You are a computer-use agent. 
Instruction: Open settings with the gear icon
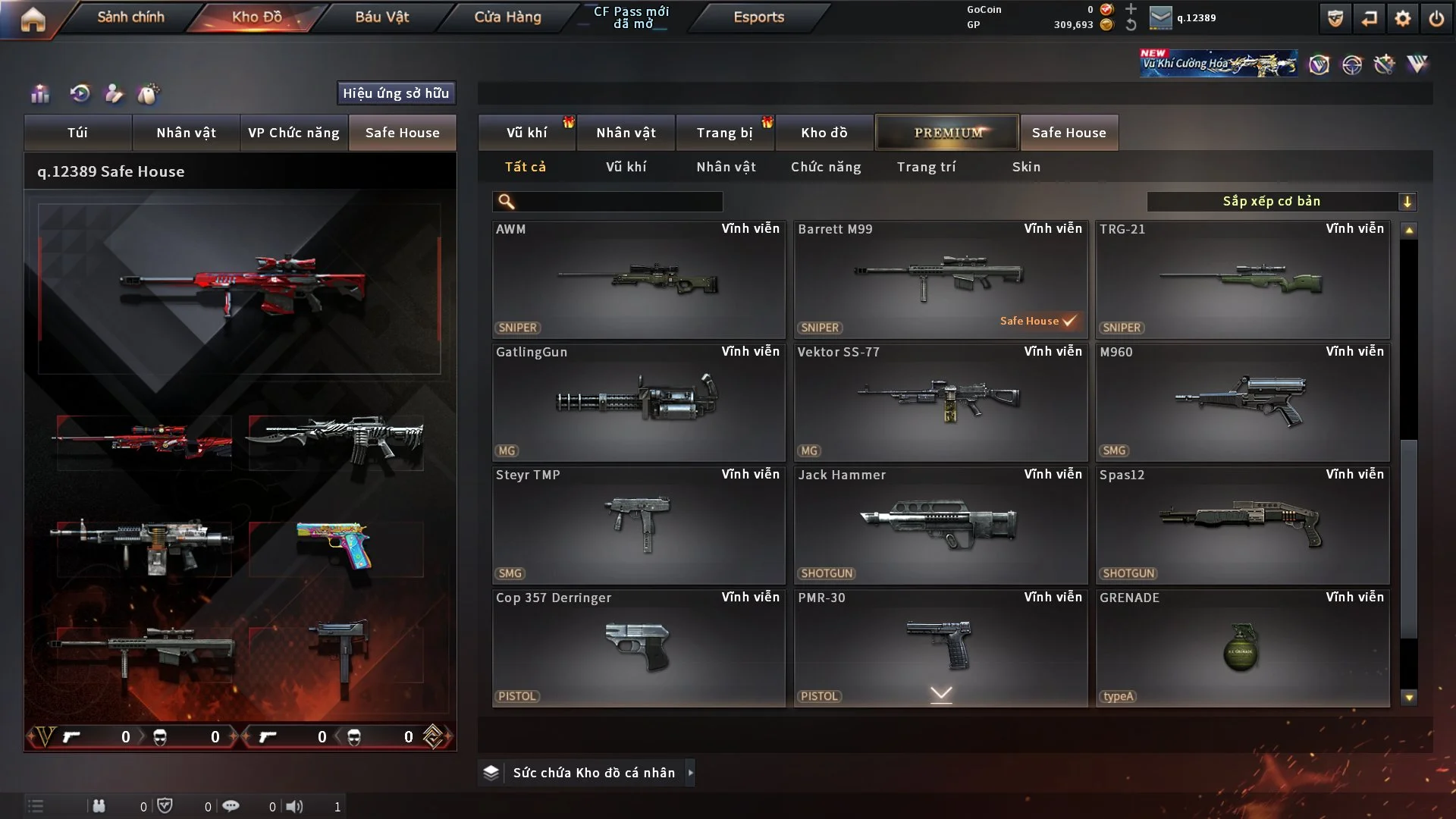(1402, 19)
